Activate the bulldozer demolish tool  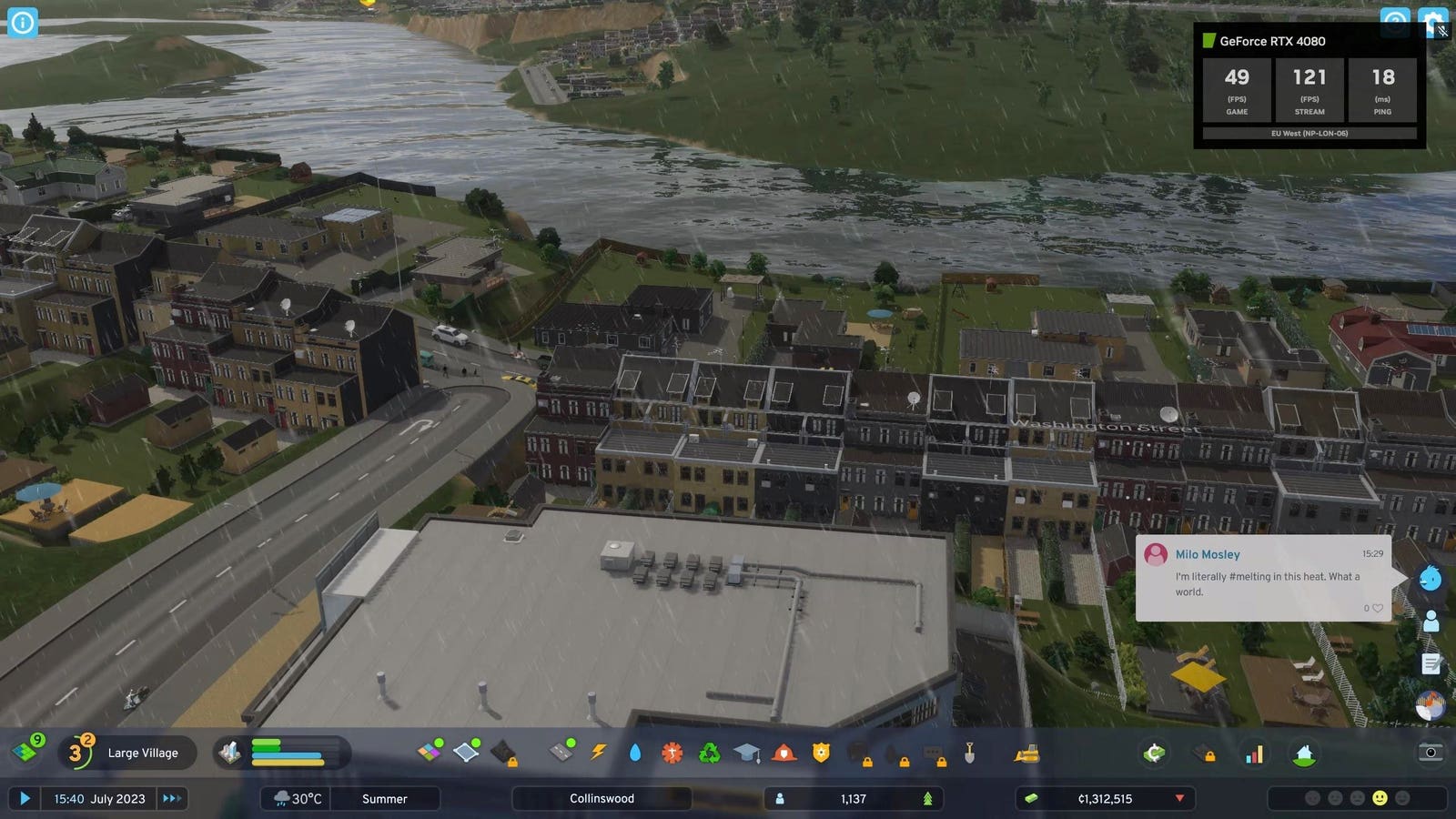pyautogui.click(x=1026, y=753)
